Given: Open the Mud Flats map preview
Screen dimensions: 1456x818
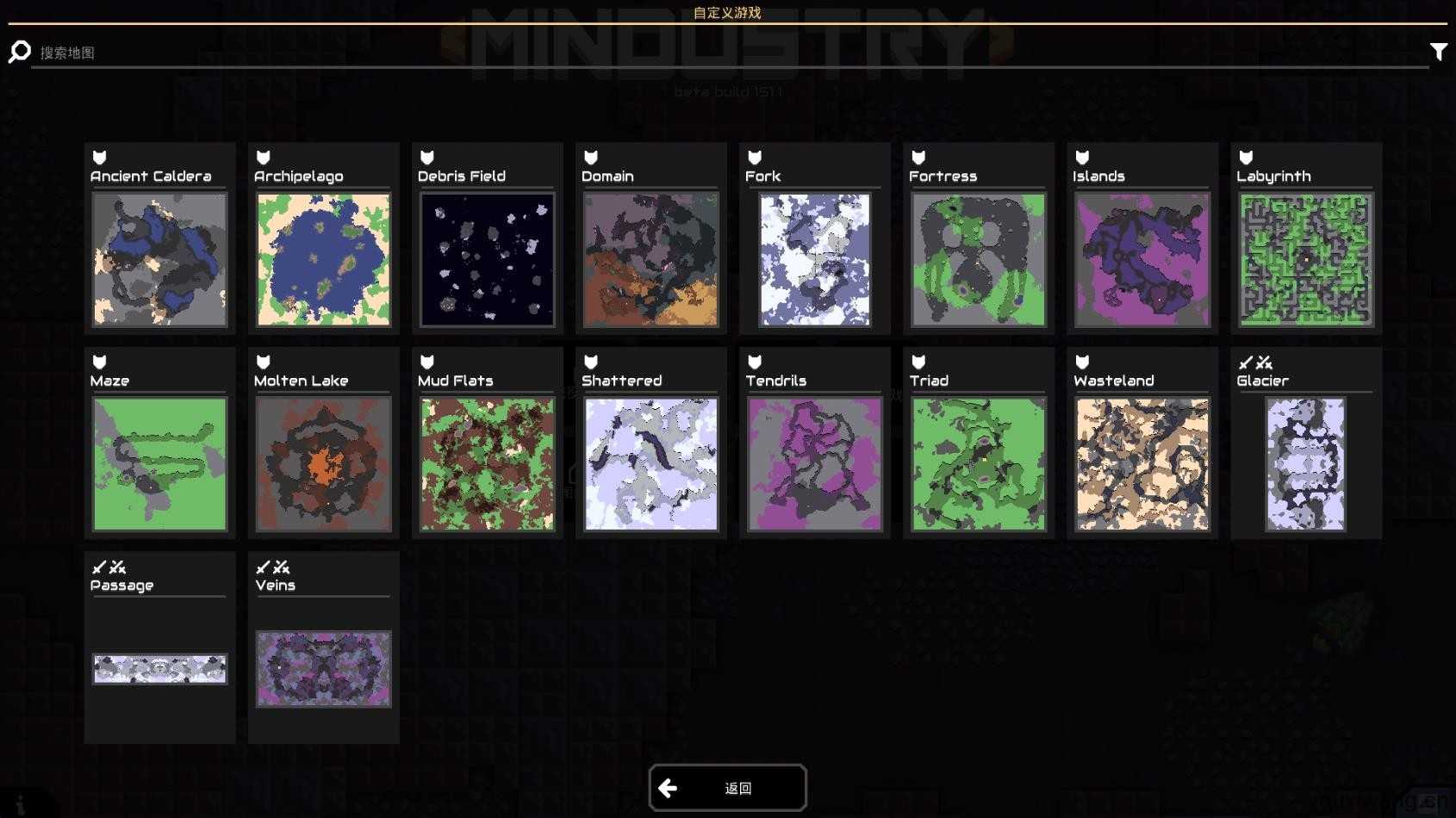Looking at the screenshot, I should coord(487,462).
